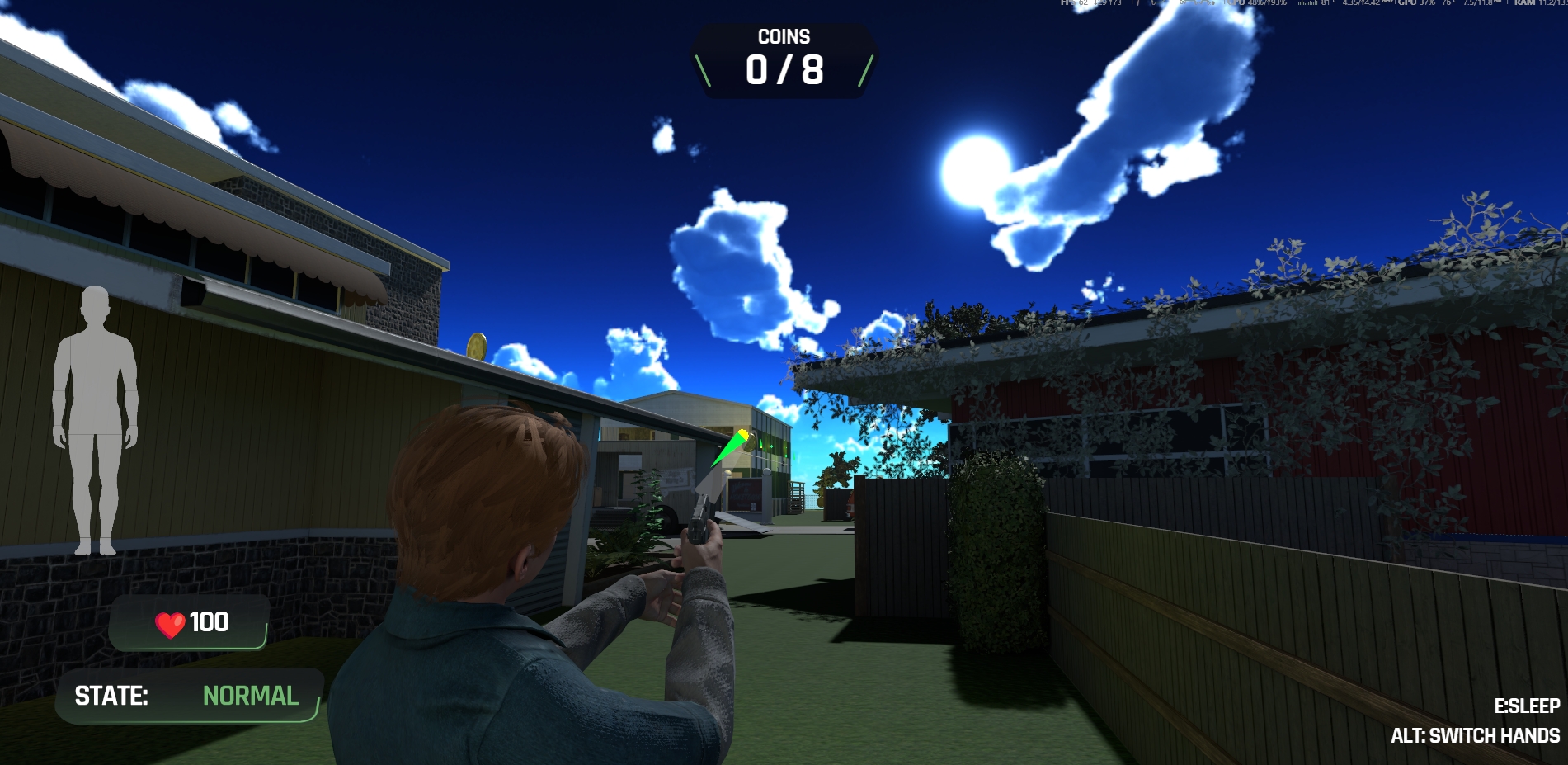Select the Coins objective tracker panel
The width and height of the screenshot is (1568, 765).
click(x=784, y=61)
